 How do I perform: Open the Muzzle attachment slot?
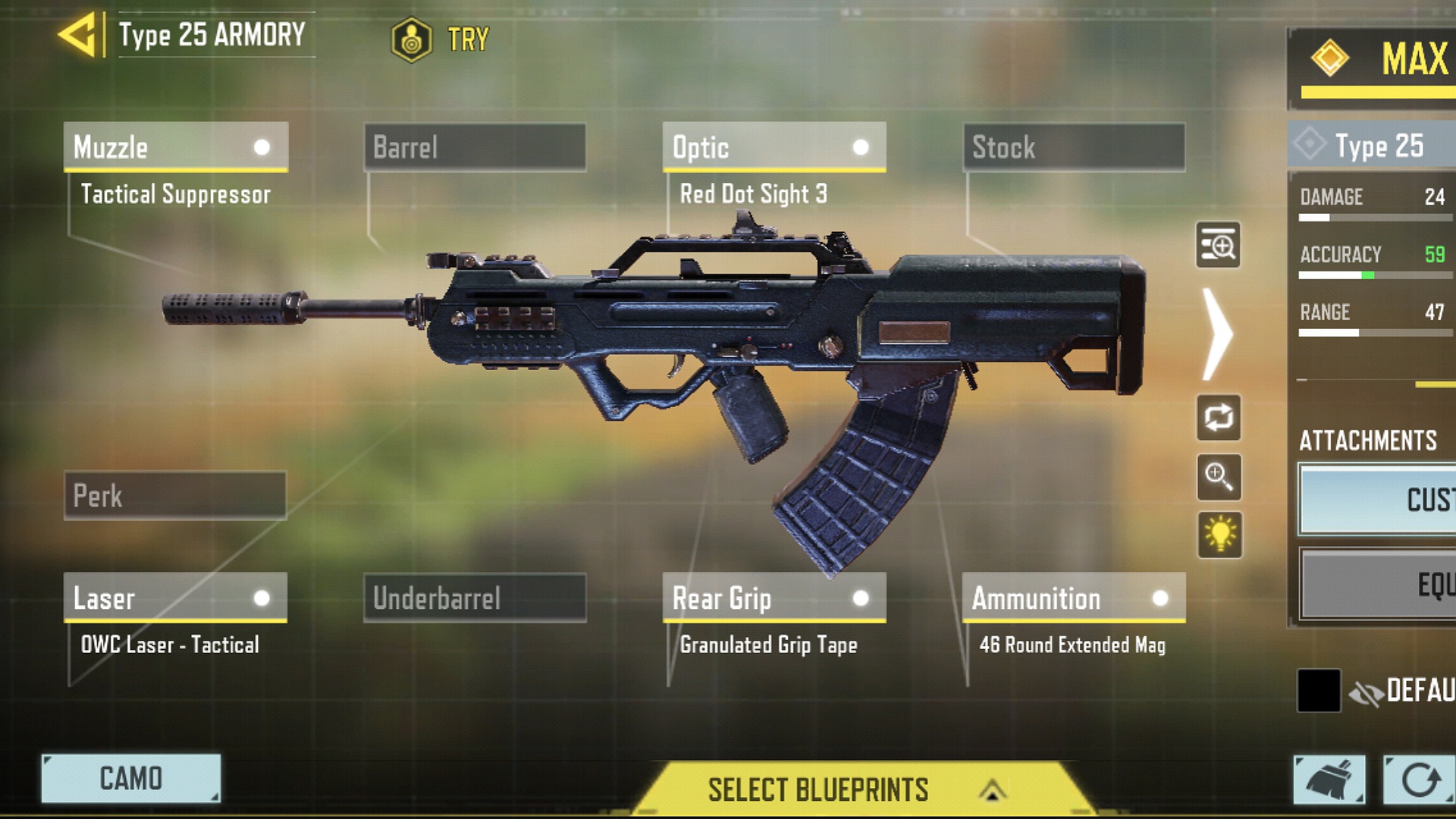175,147
